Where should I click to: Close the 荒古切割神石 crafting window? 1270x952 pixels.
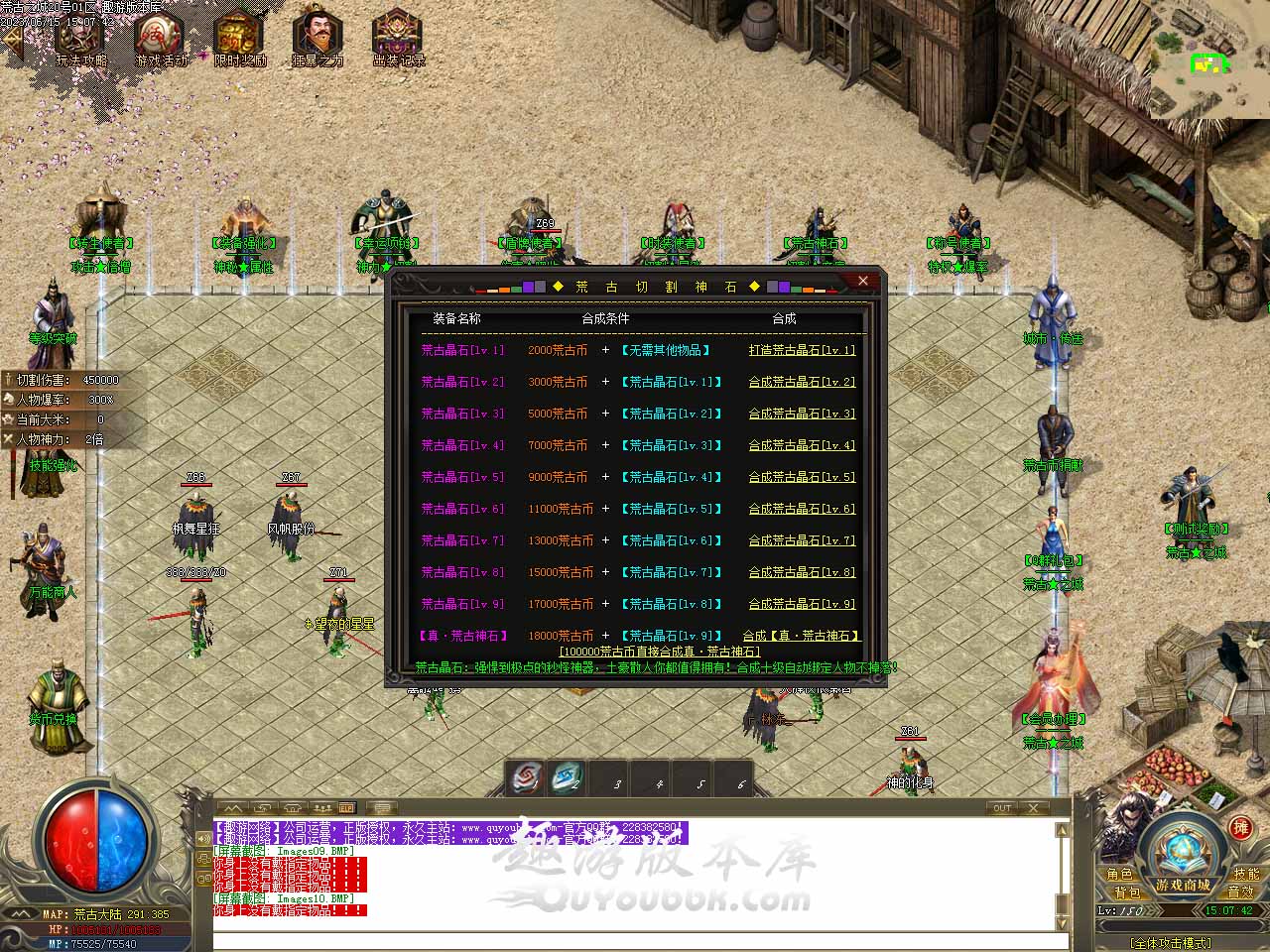coord(862,282)
